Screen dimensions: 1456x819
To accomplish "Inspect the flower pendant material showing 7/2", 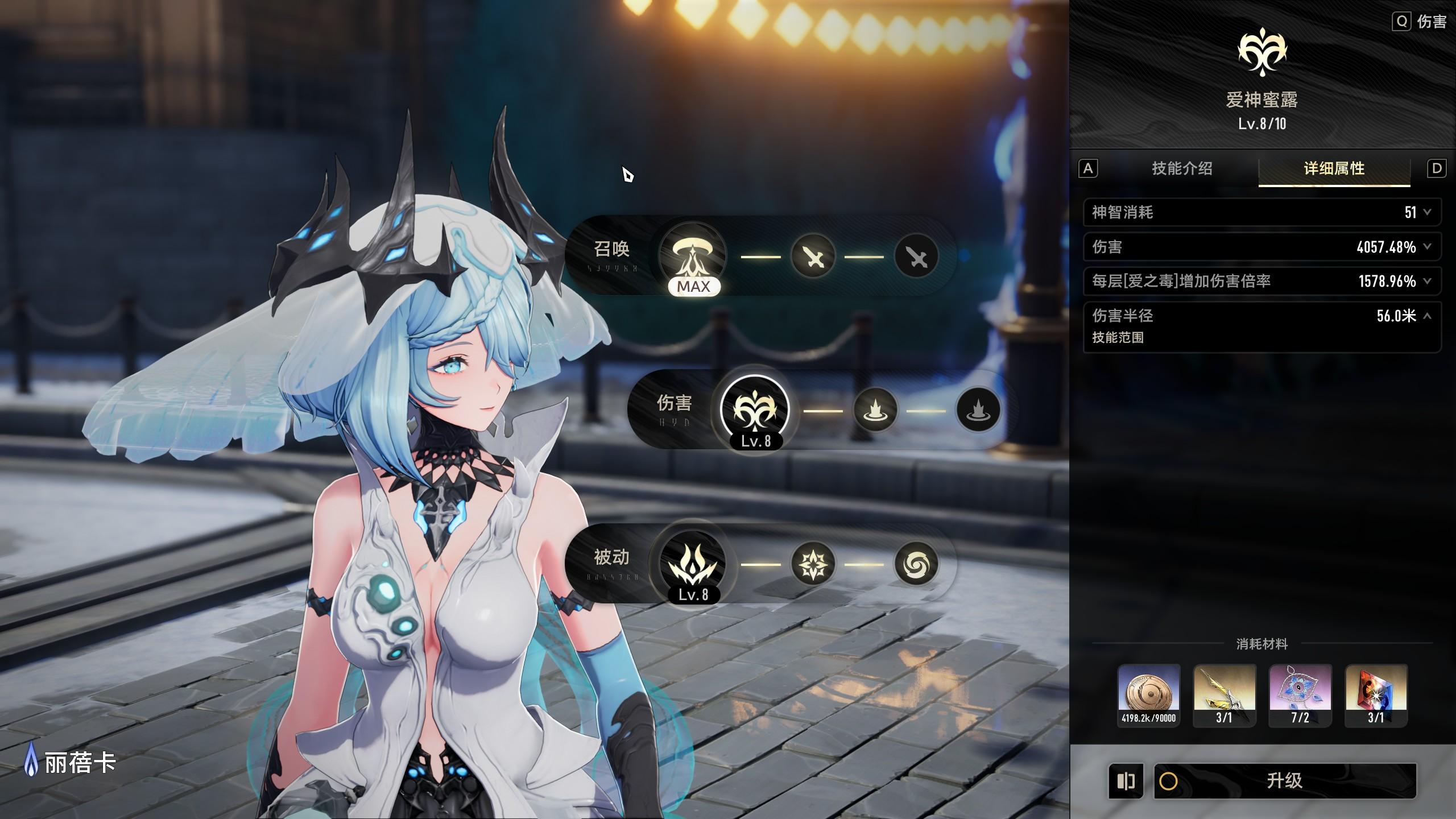I will 1300,695.
